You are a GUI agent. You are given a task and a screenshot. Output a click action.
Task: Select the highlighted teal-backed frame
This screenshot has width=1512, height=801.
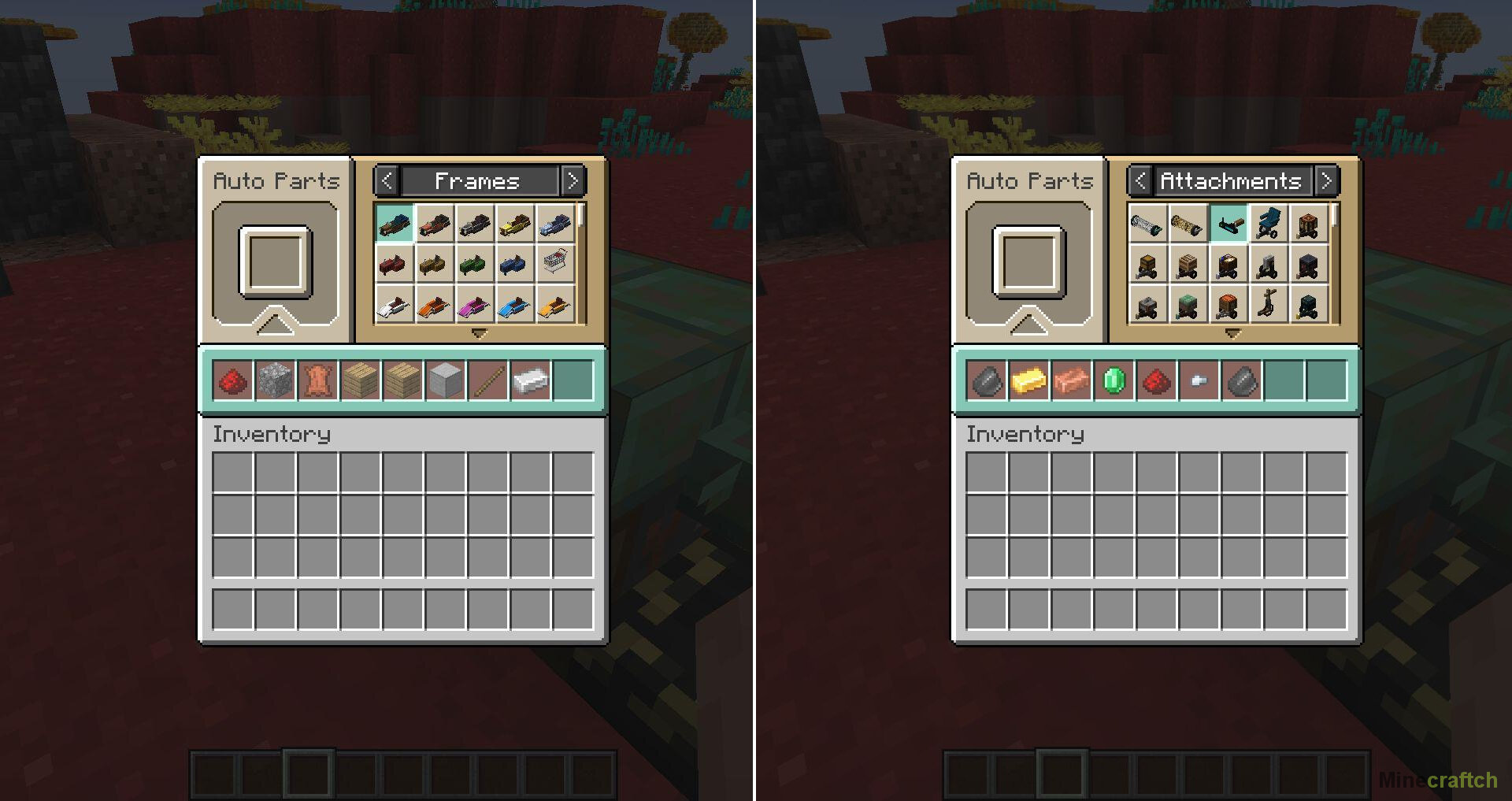pos(395,224)
